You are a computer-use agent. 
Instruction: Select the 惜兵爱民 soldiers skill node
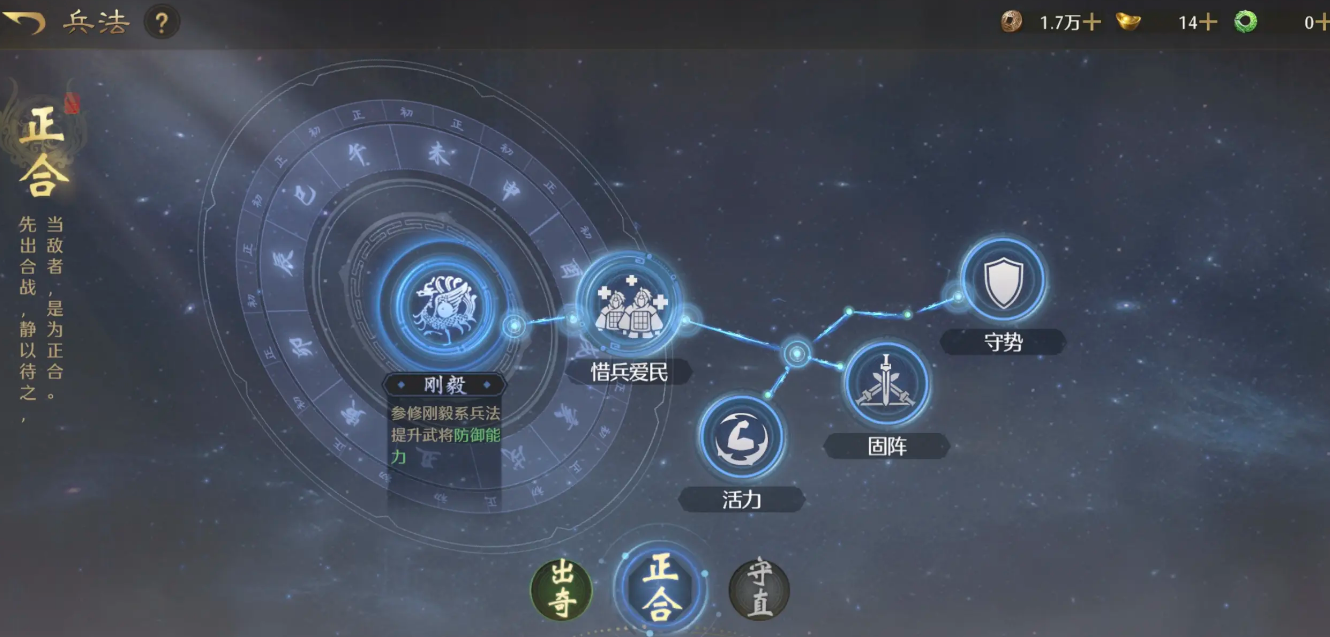pyautogui.click(x=629, y=303)
